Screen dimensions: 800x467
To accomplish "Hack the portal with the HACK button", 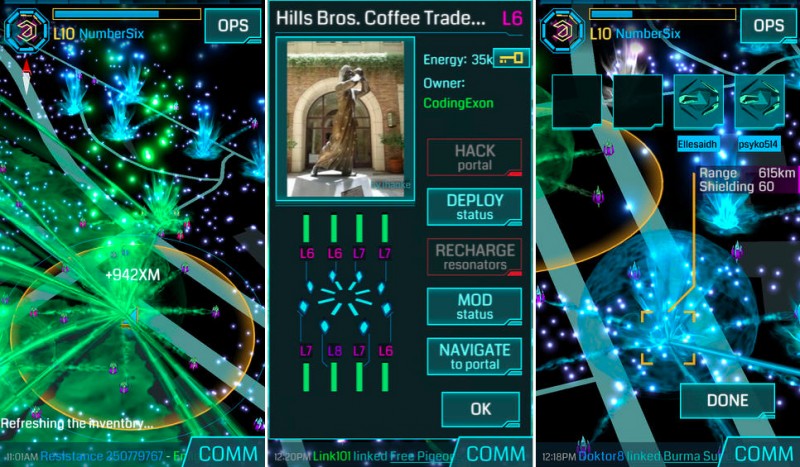I will pos(474,157).
